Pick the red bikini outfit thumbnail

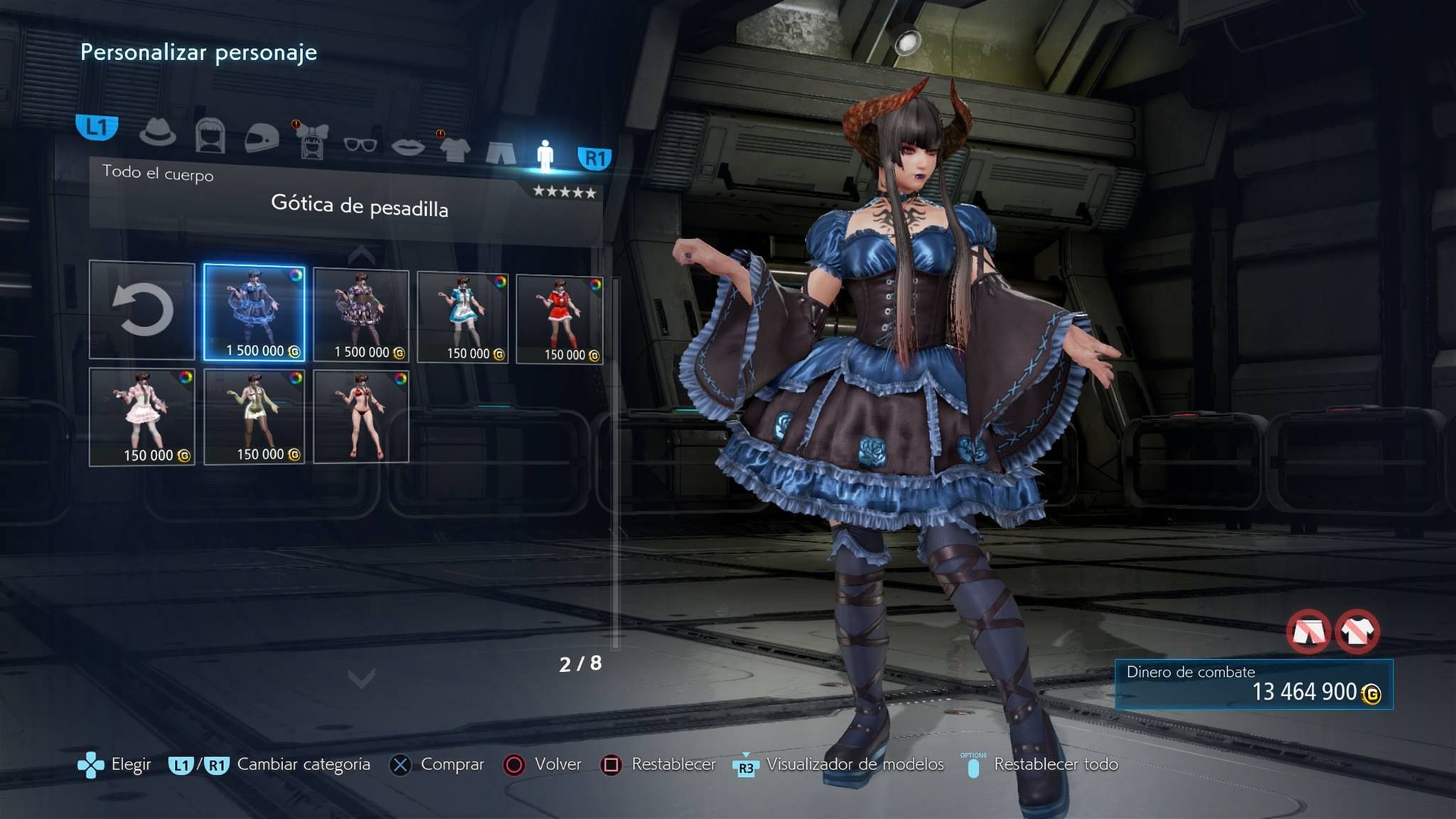[x=361, y=417]
